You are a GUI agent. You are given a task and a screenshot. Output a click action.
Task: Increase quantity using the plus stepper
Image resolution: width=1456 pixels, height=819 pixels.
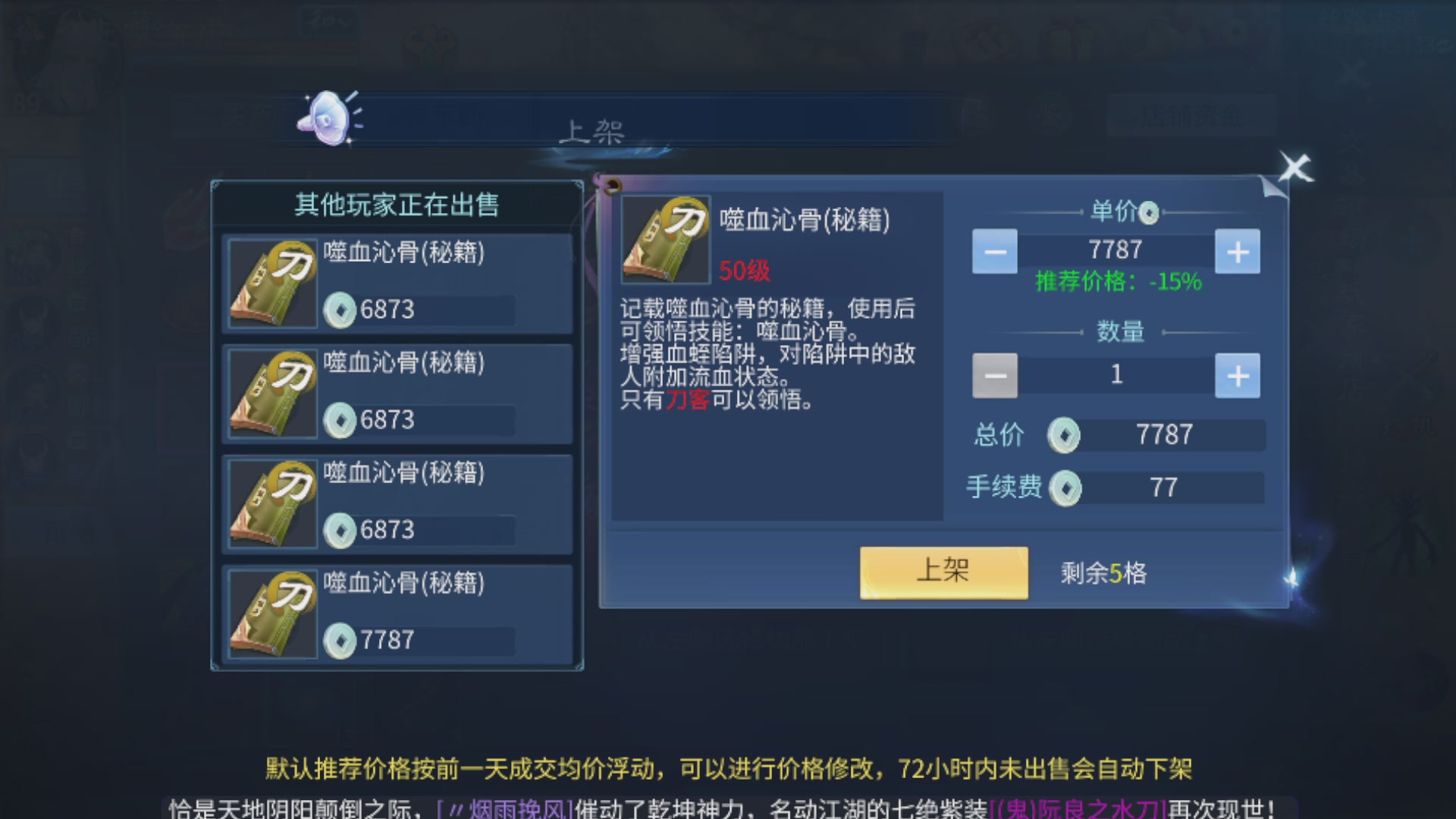click(x=1238, y=375)
